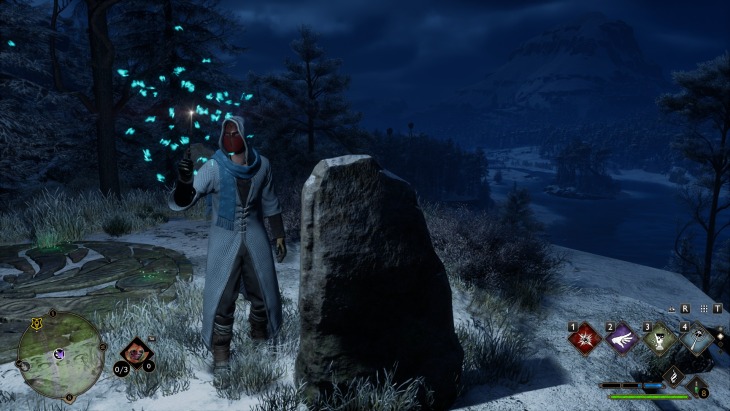Cast the green spell in slot 3
The image size is (730, 411).
click(659, 339)
